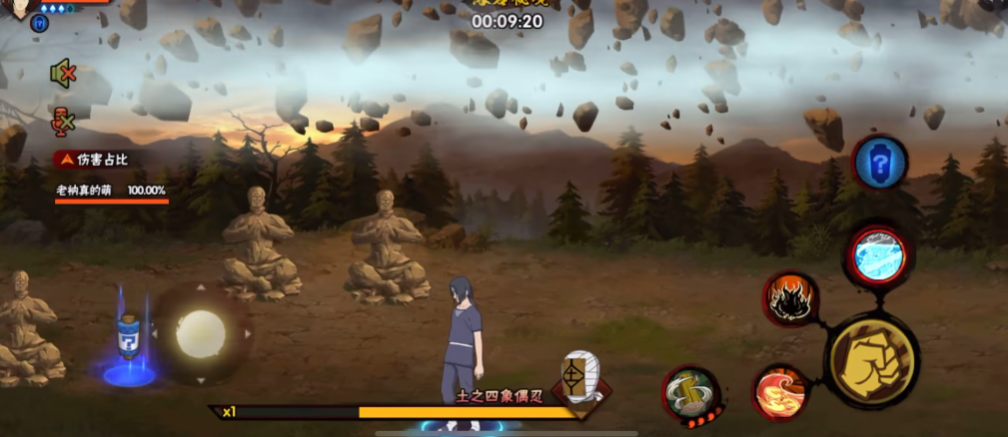Tap the small blue round icon under the avatar
The image size is (1008, 437).
(40, 22)
